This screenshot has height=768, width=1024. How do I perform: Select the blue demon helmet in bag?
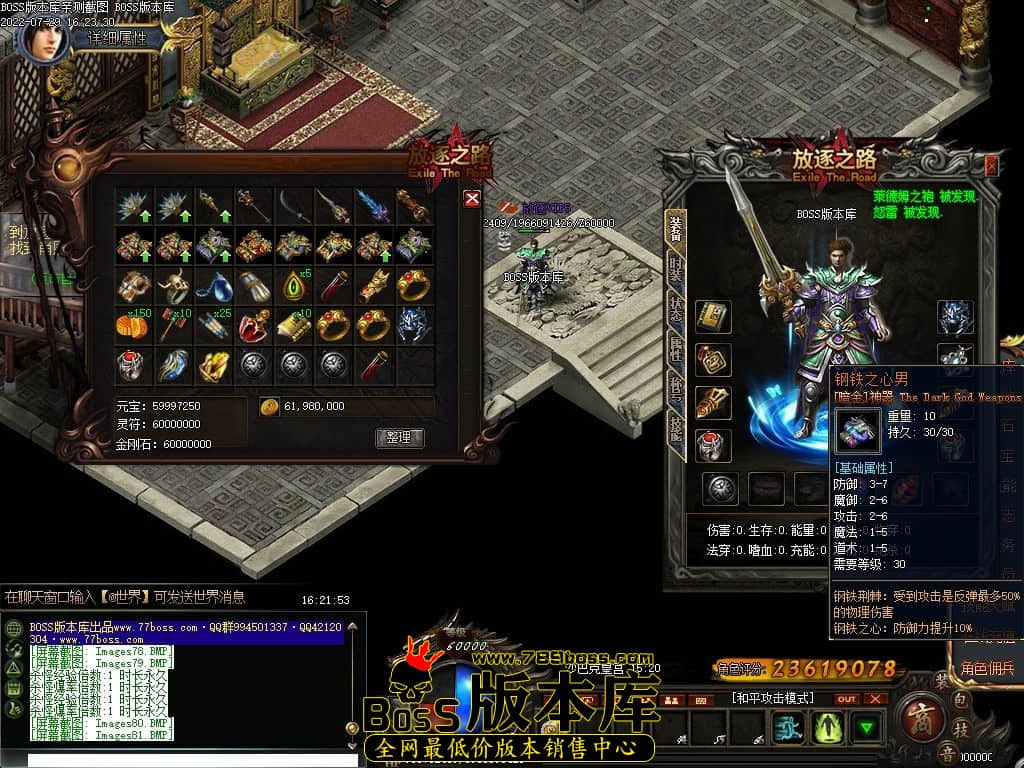click(413, 325)
